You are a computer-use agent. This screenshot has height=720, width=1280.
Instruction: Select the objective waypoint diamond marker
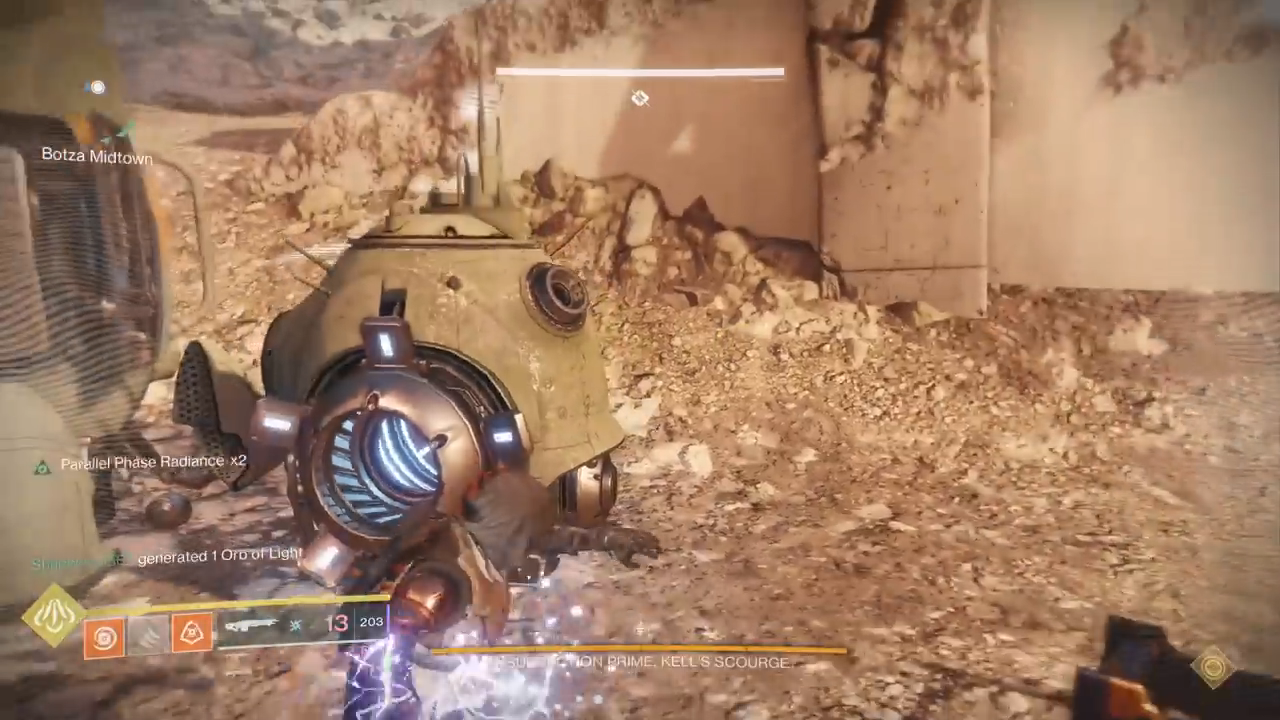click(640, 98)
